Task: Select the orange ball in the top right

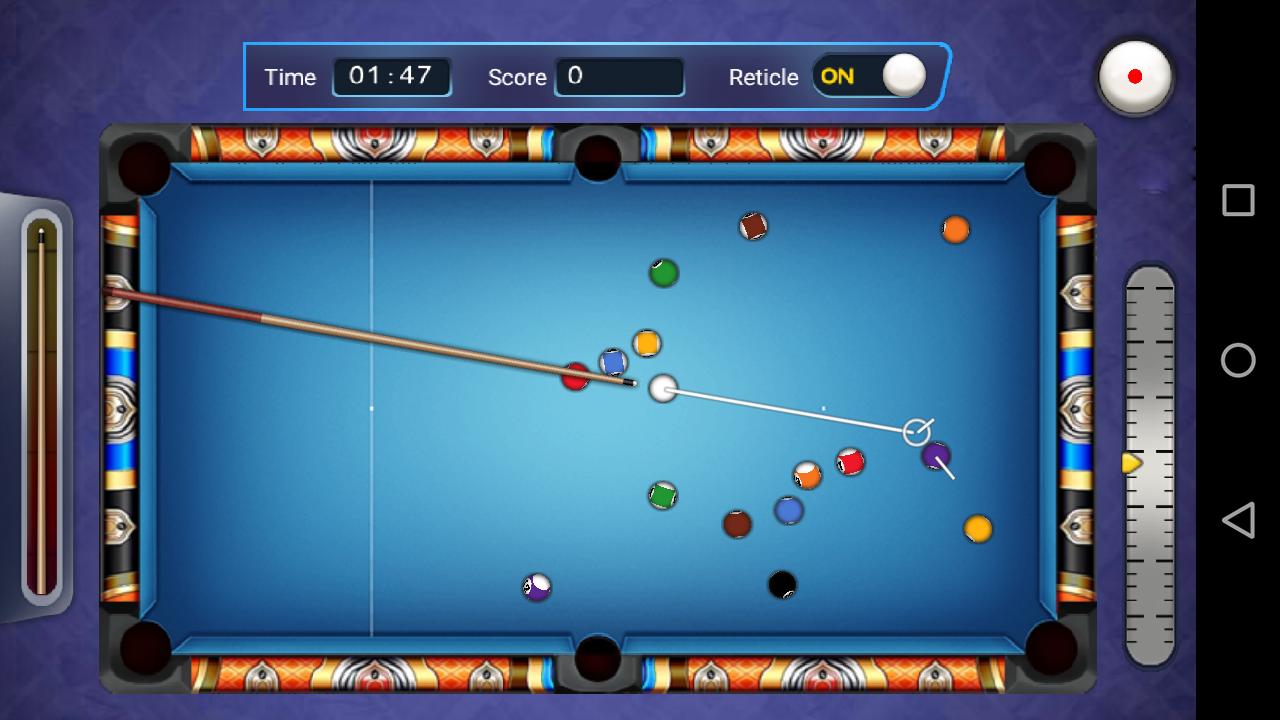Action: pos(955,231)
